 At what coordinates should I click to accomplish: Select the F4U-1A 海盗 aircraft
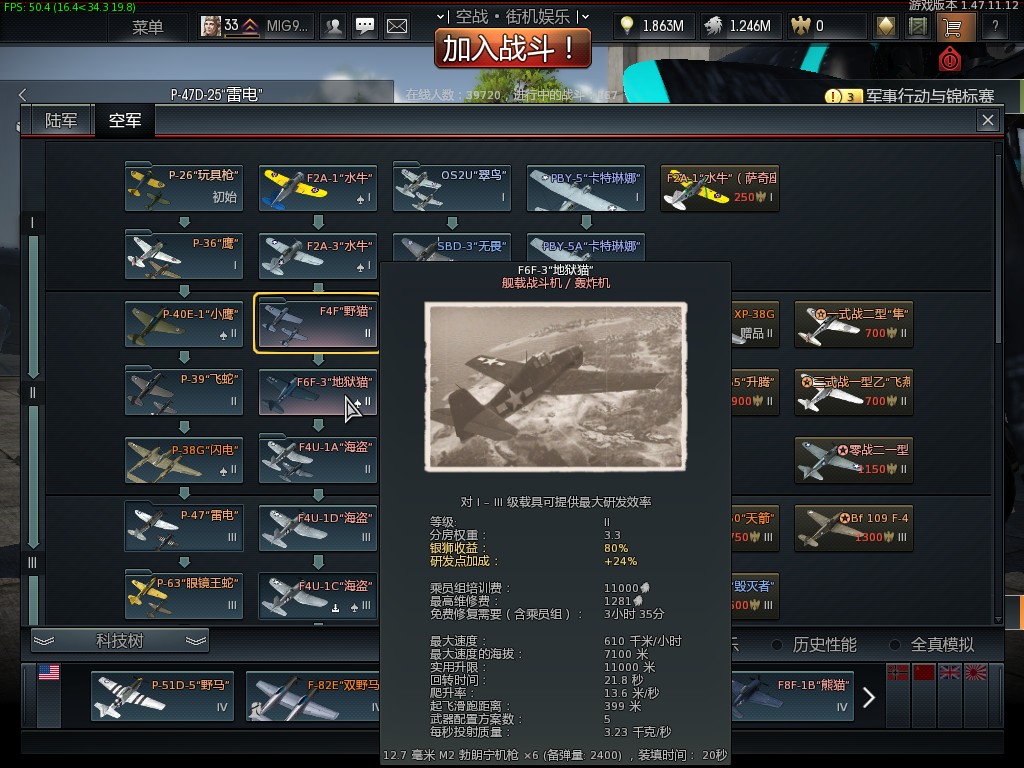pyautogui.click(x=317, y=459)
